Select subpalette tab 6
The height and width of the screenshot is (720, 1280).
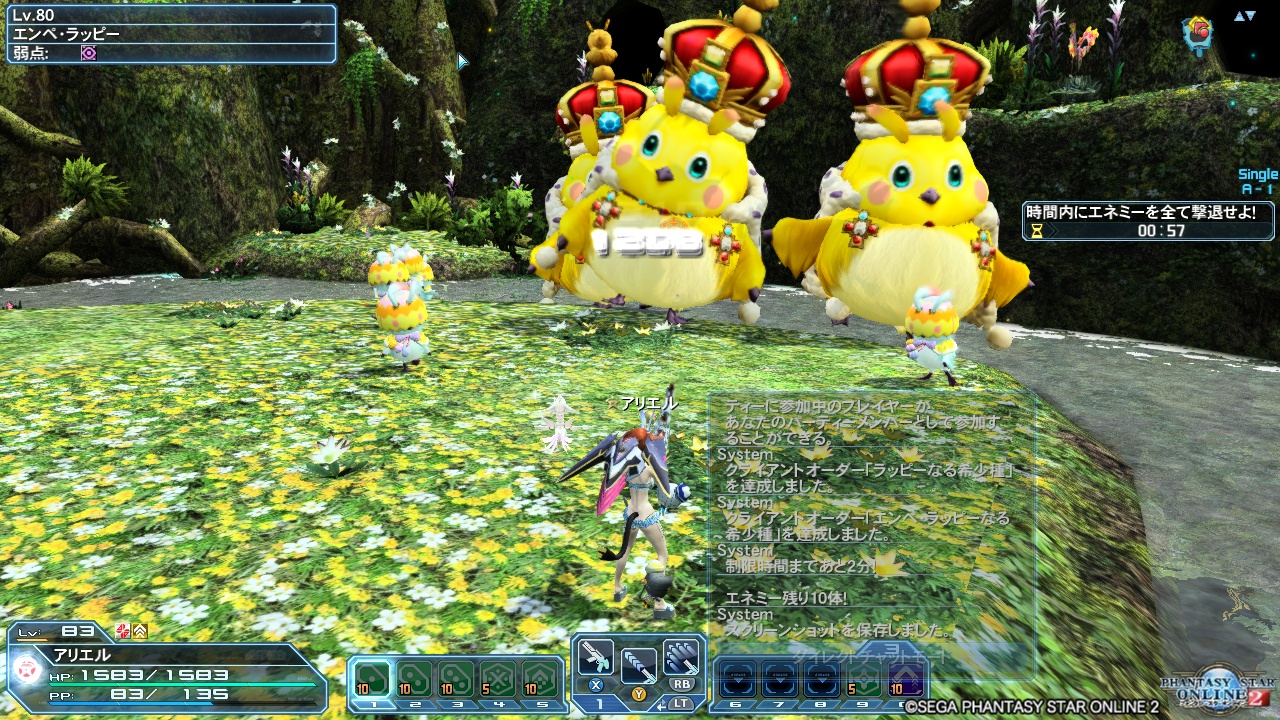735,703
